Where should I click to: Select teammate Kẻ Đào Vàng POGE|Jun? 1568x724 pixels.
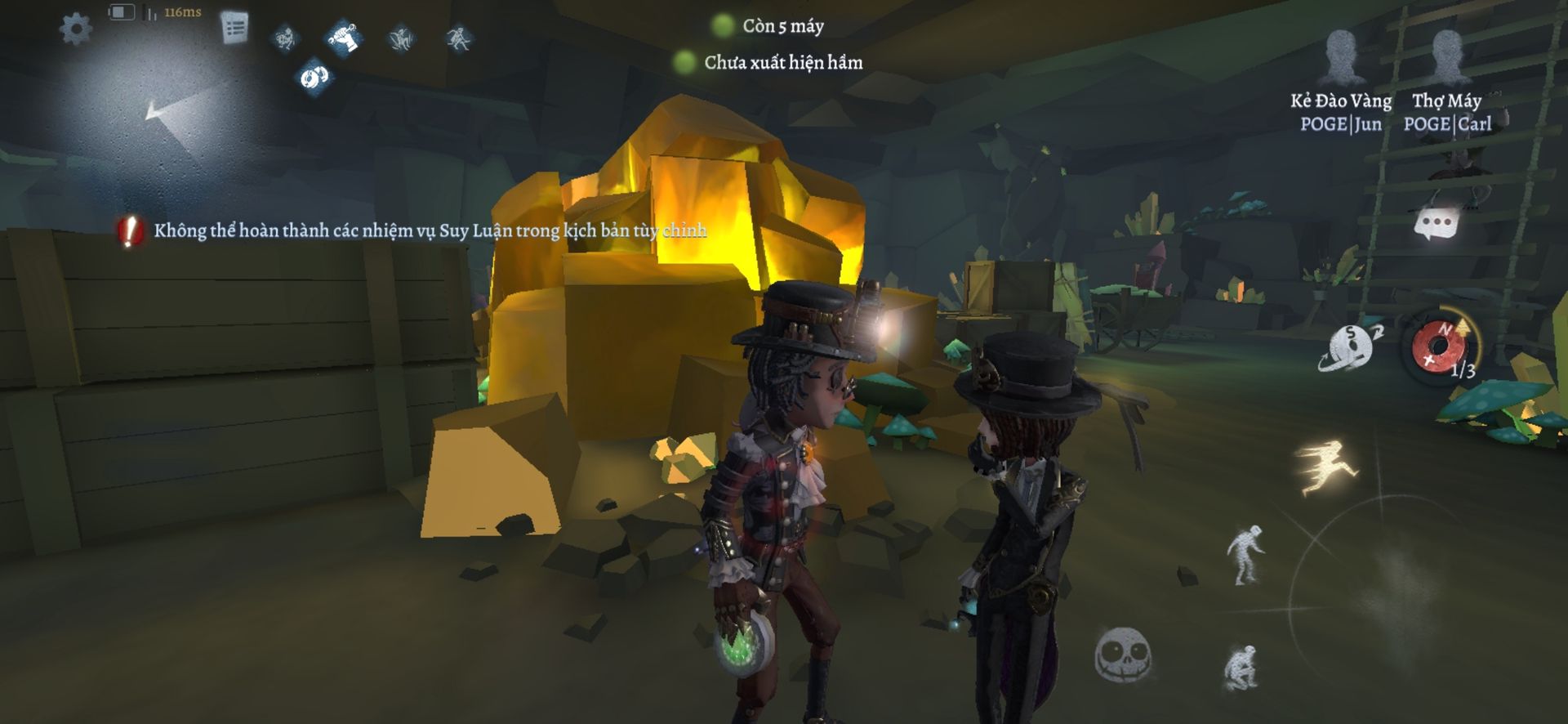(1341, 82)
